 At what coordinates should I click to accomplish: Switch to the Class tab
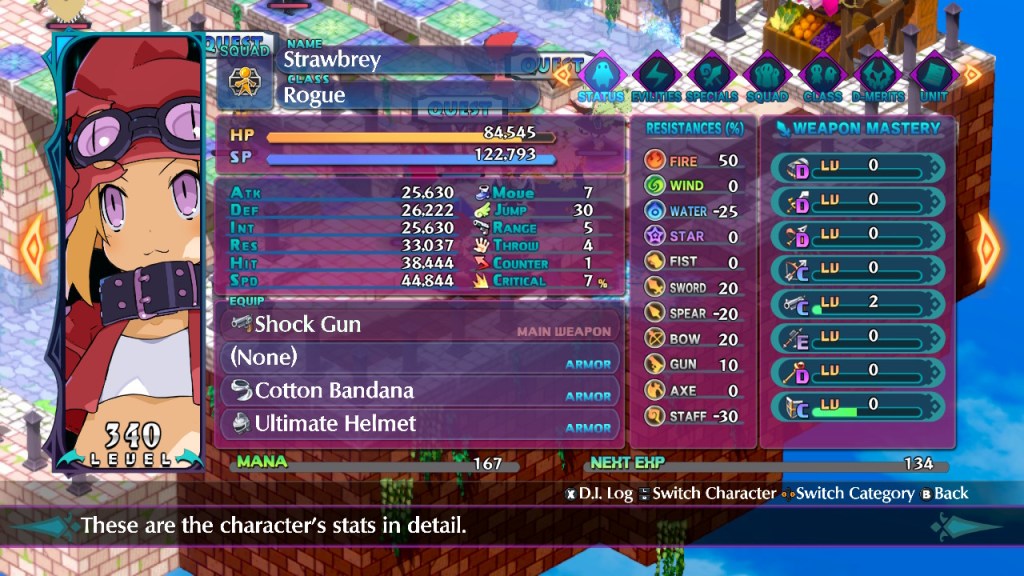pyautogui.click(x=822, y=75)
